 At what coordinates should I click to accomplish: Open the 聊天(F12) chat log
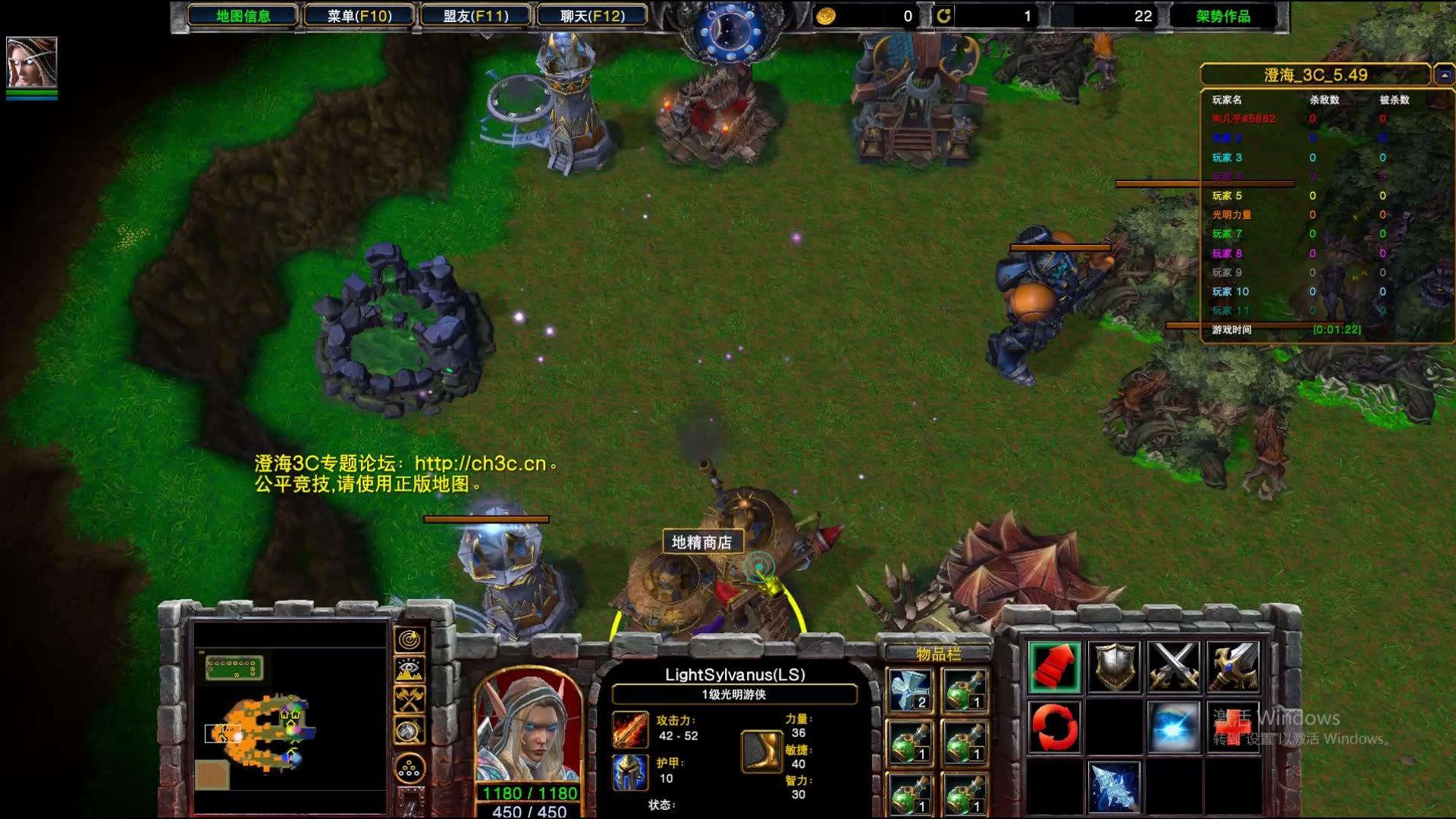(x=592, y=16)
